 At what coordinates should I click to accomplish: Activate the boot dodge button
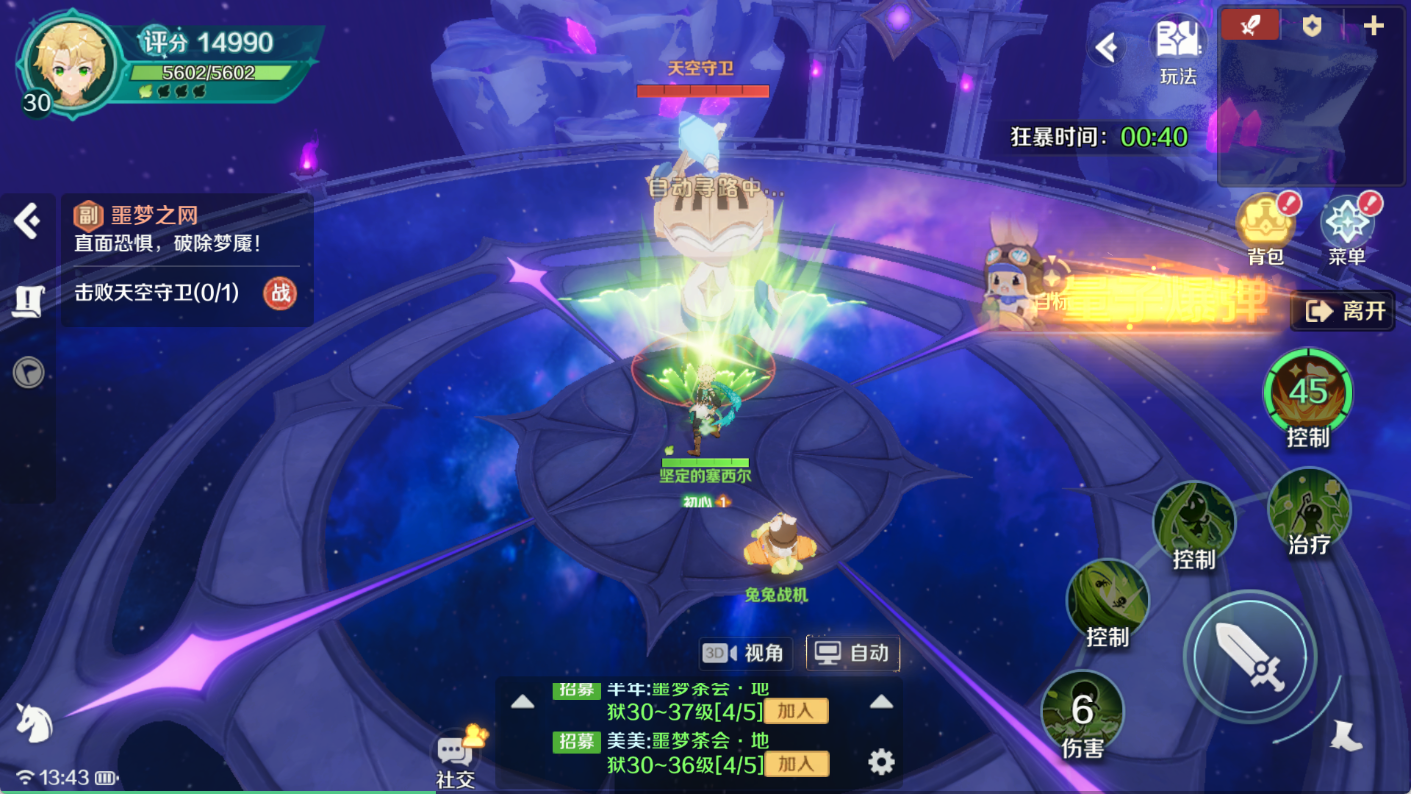tap(1346, 736)
